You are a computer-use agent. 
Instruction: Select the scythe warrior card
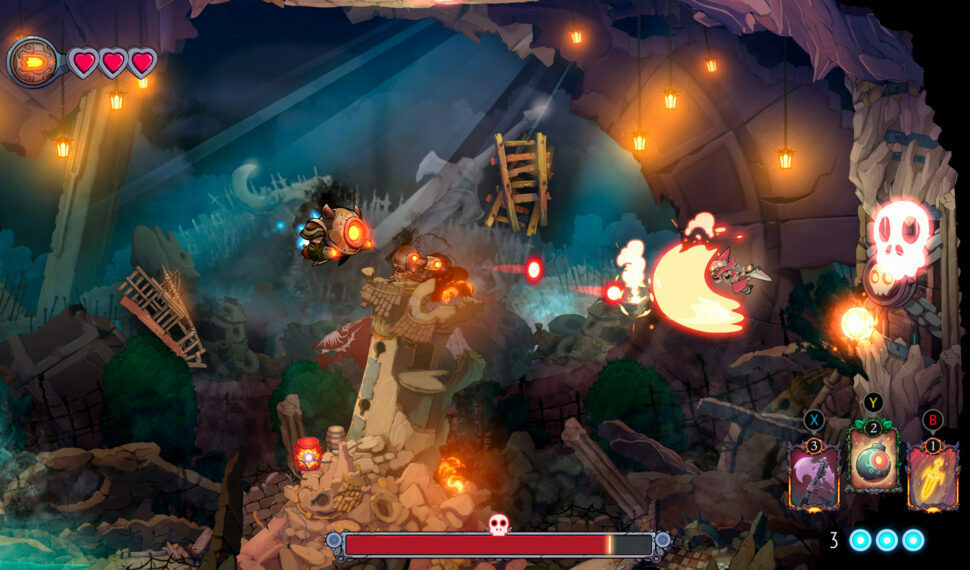813,476
